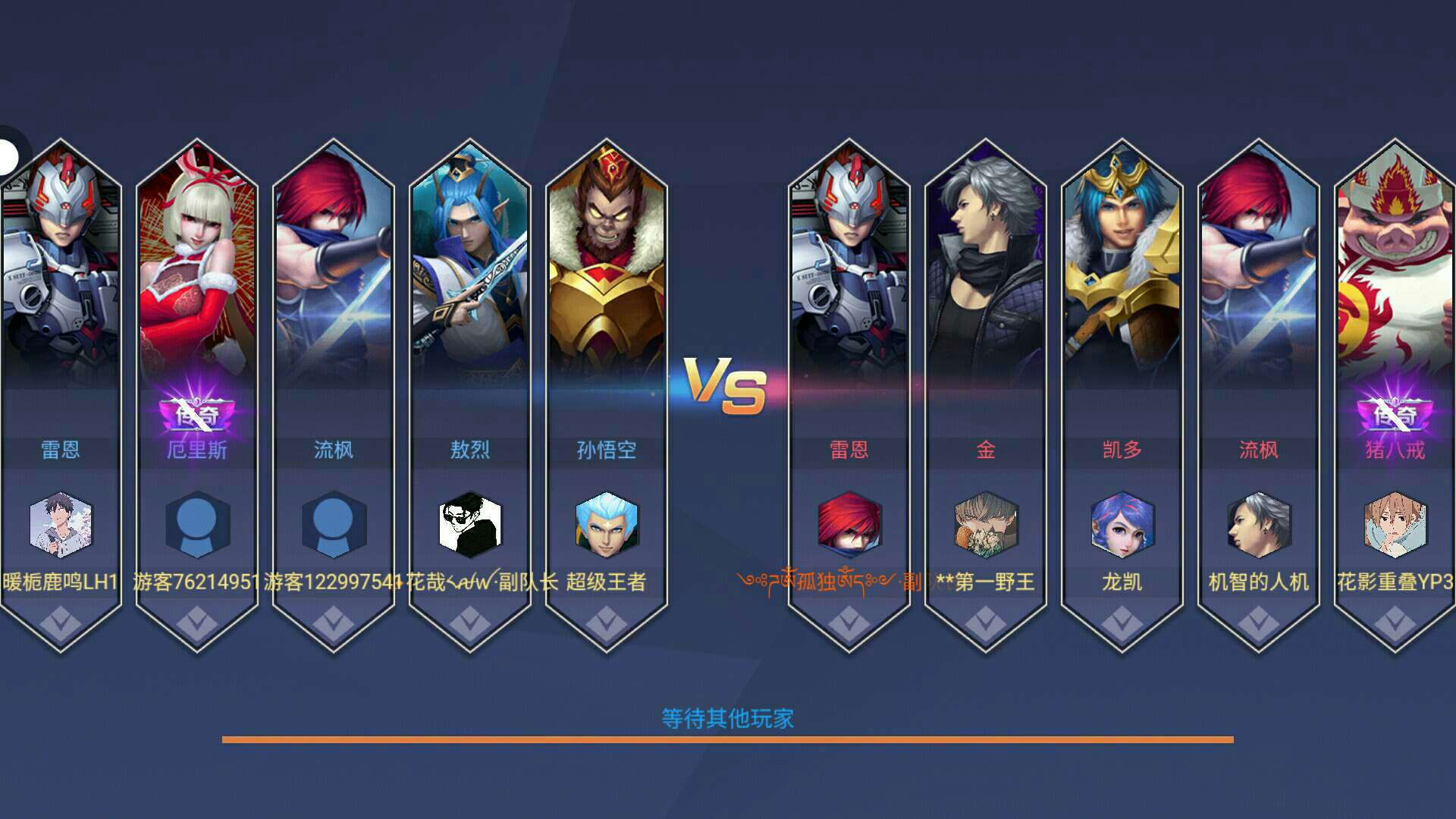The height and width of the screenshot is (819, 1456).
Task: Click 花影重叠YP3's player avatar
Action: 1395,525
